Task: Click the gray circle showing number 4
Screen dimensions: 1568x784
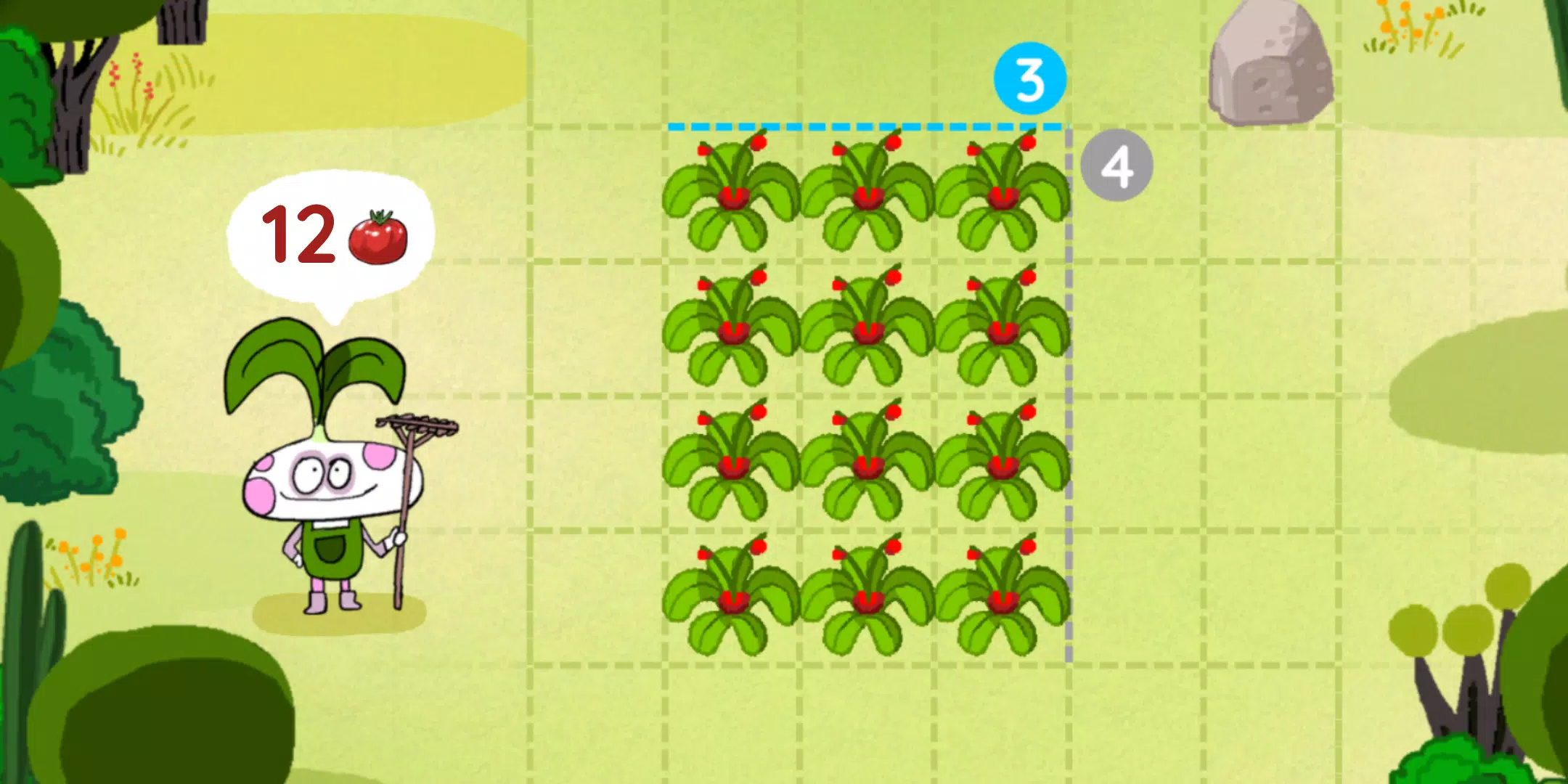Action: pyautogui.click(x=1118, y=167)
